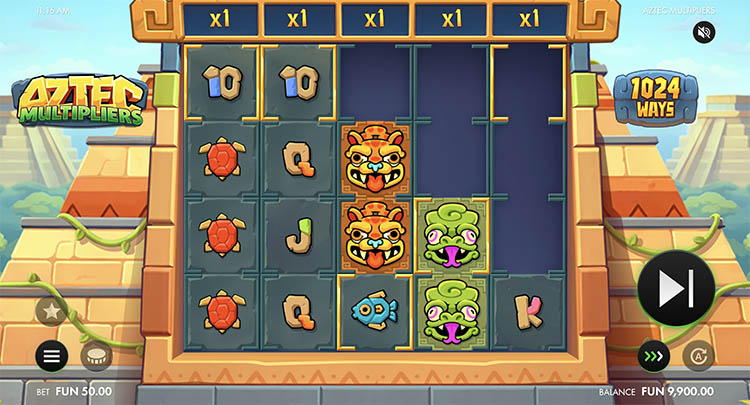Toggle the muted sound speaker icon
This screenshot has height=405, width=750.
click(704, 33)
